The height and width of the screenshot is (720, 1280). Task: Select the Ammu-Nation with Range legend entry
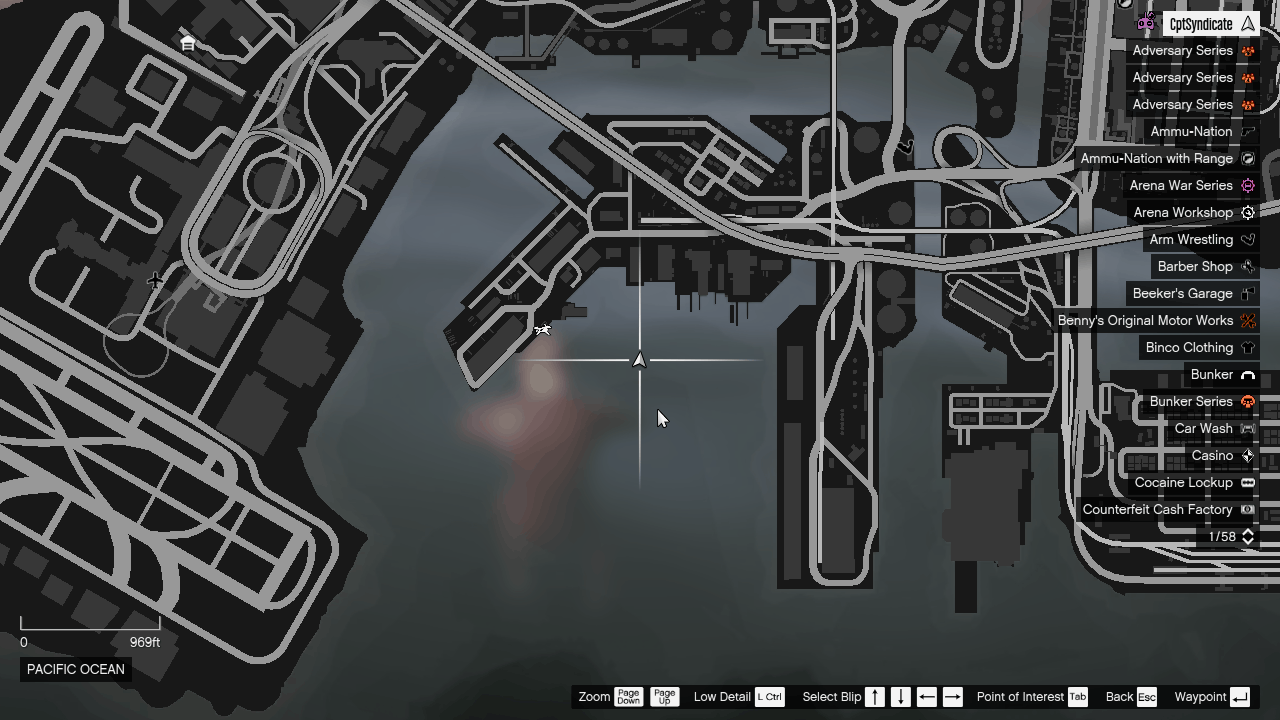pos(1155,158)
